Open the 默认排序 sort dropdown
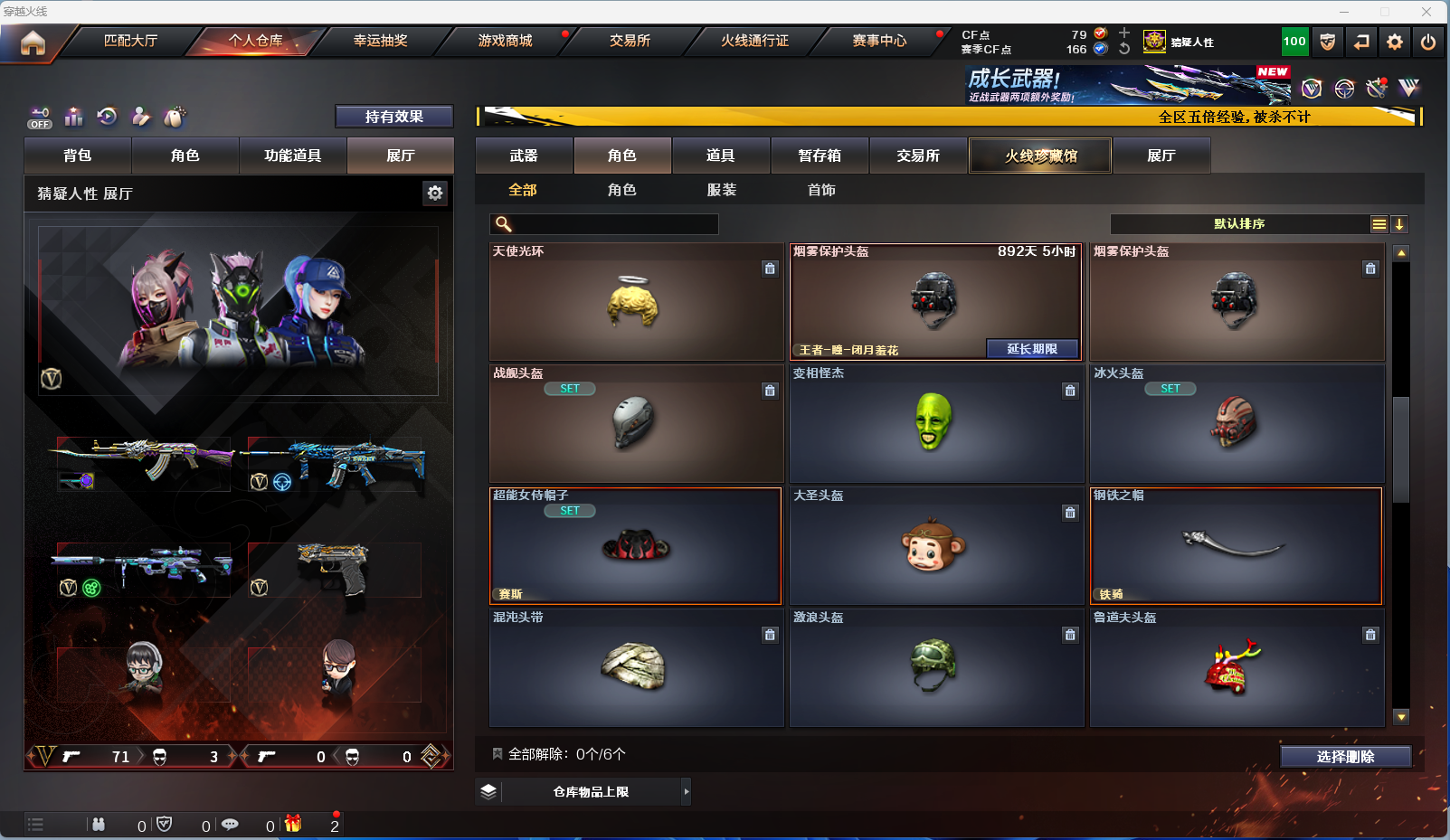Image resolution: width=1450 pixels, height=840 pixels. tap(1240, 224)
